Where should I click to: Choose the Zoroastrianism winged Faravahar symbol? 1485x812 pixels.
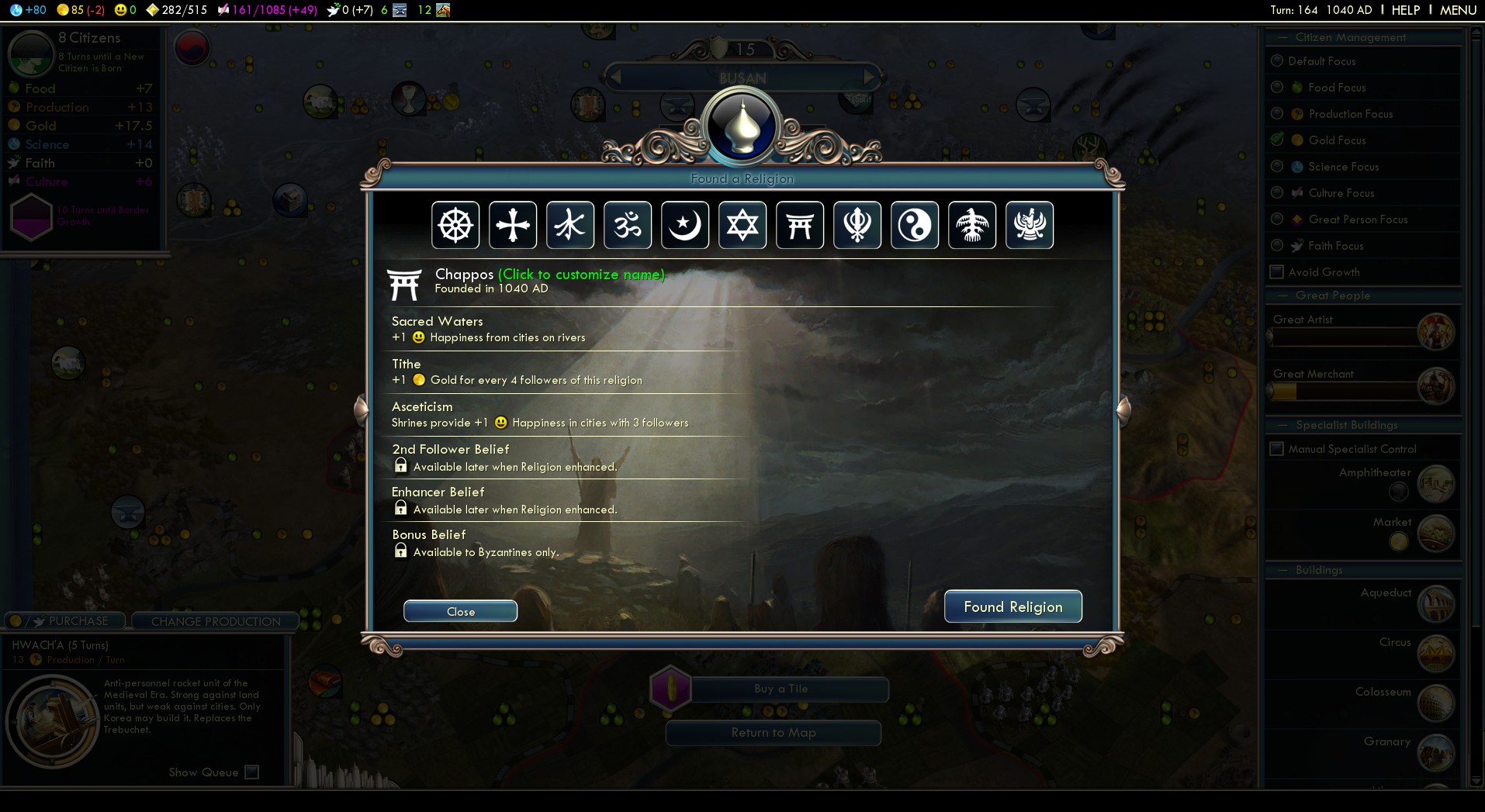point(1030,226)
